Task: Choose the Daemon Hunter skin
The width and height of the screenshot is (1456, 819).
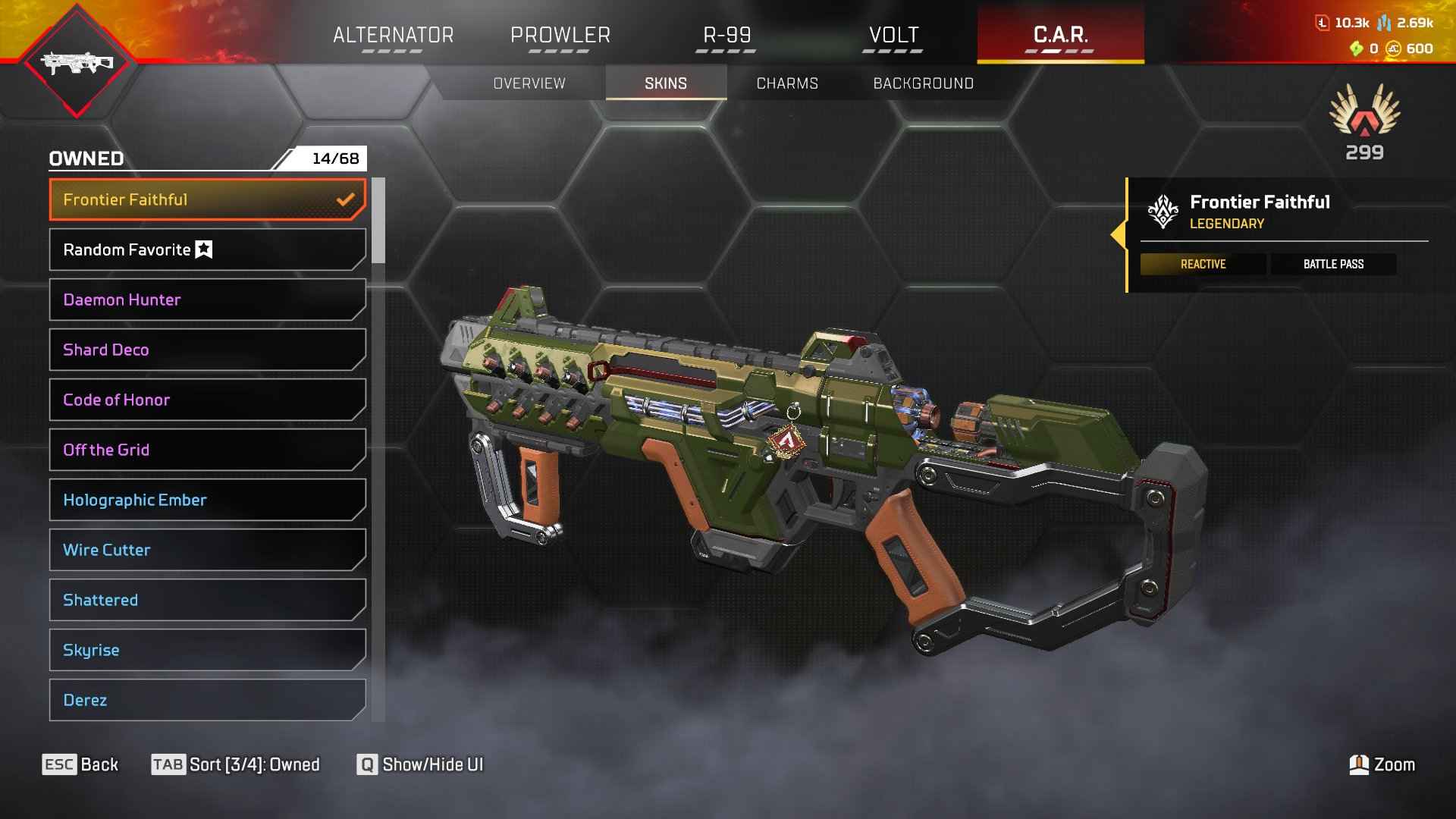Action: (207, 300)
